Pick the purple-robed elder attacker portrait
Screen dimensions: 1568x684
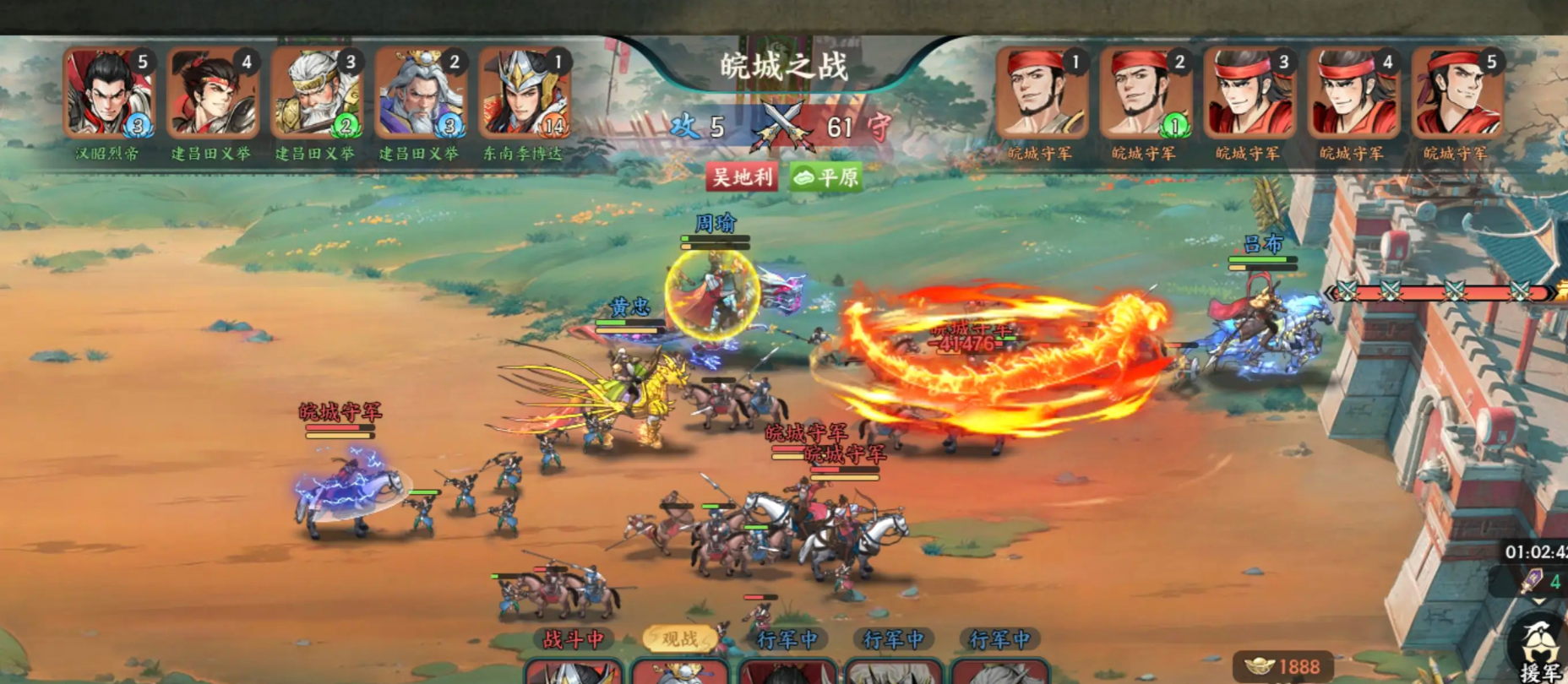tap(420, 95)
